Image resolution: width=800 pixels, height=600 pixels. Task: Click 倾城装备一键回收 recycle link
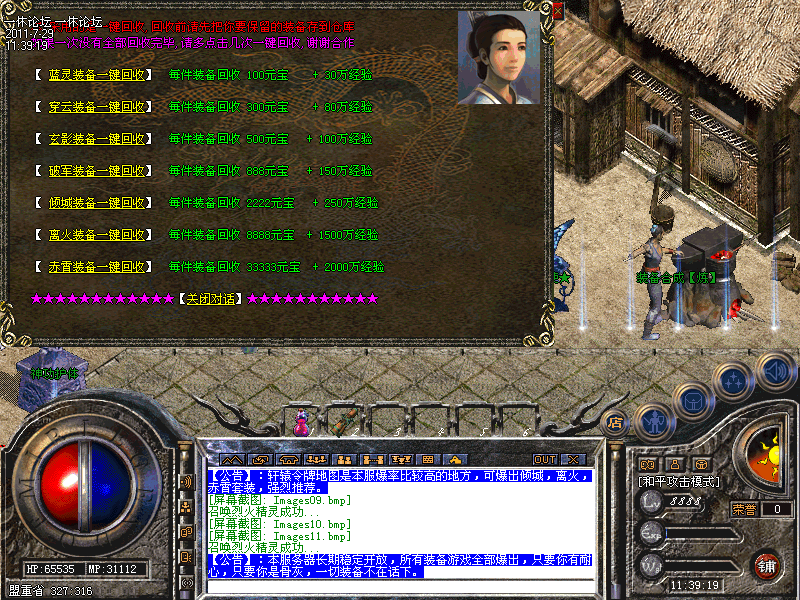[98, 203]
